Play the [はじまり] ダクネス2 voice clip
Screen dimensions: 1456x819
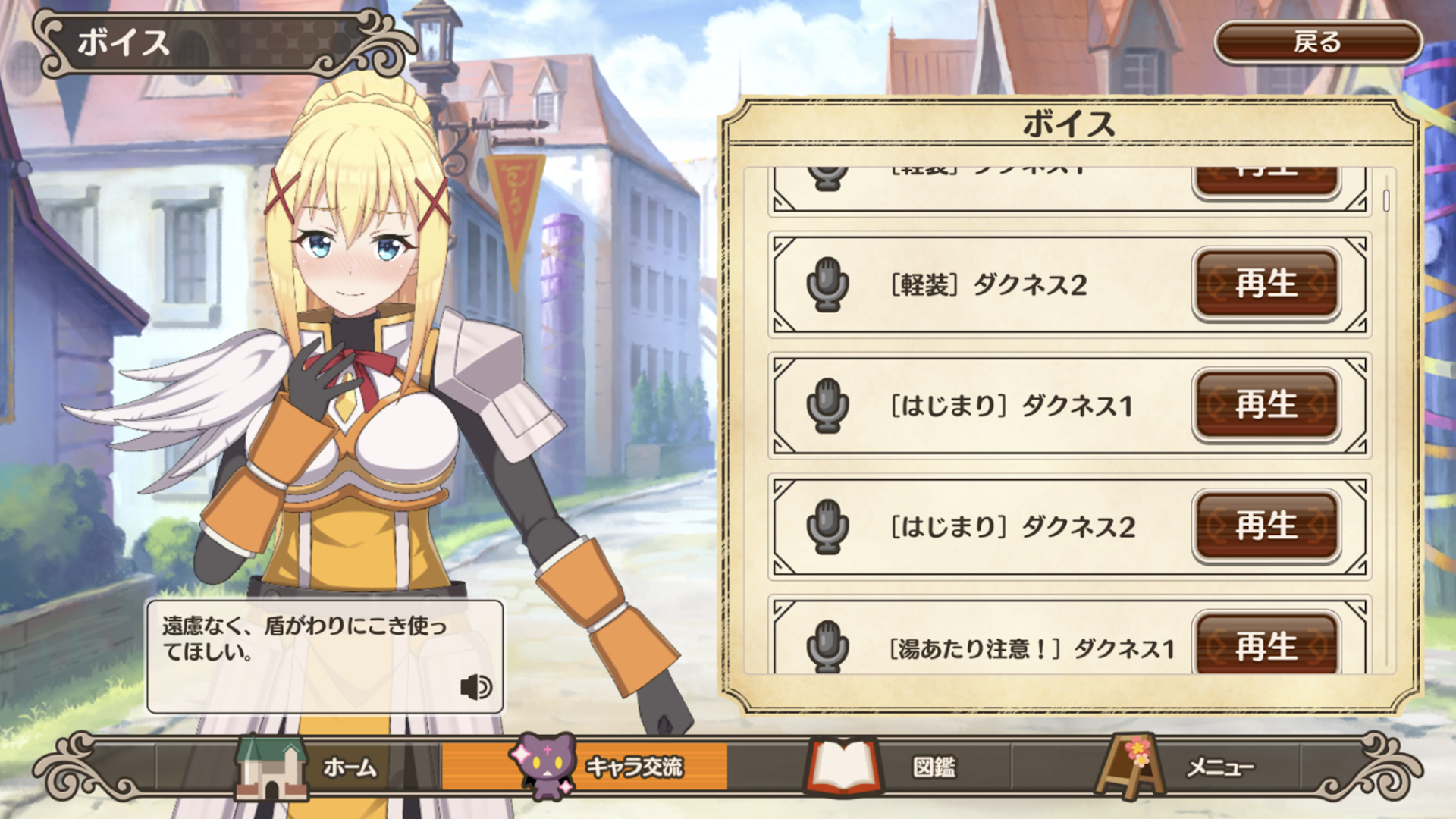(x=1265, y=526)
